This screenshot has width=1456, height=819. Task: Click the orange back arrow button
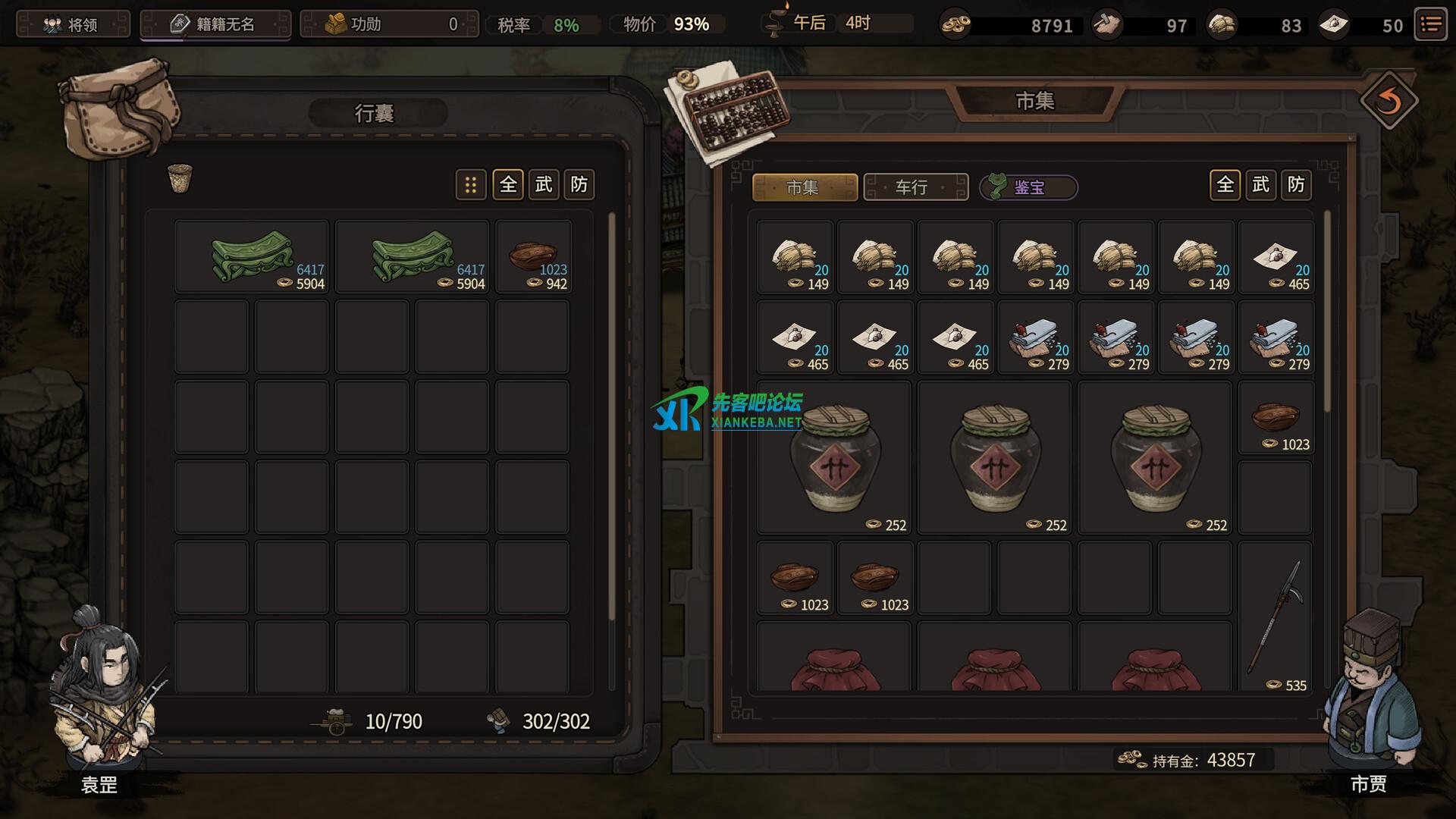pyautogui.click(x=1389, y=102)
